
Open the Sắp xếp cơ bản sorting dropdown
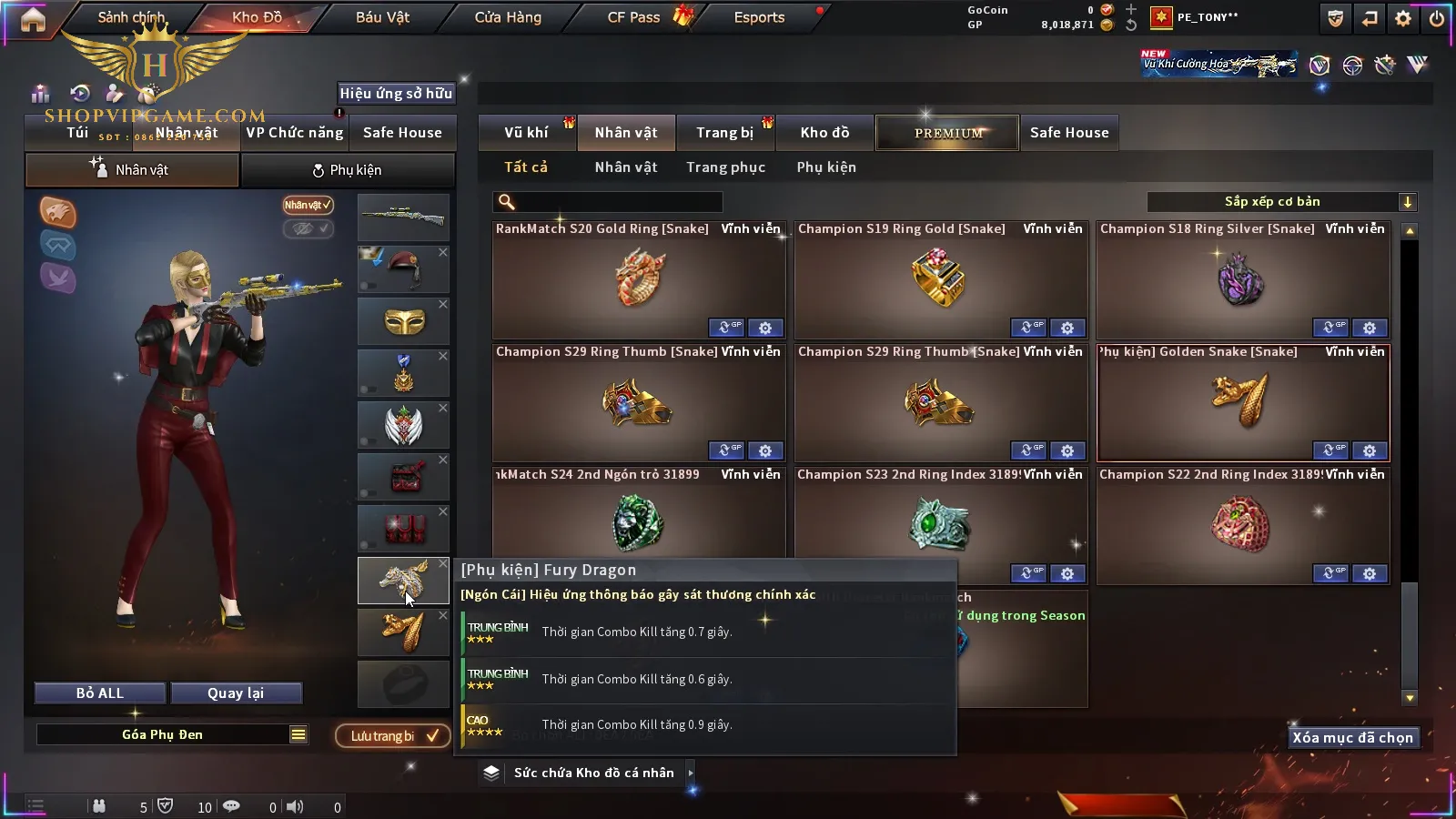tap(1281, 202)
